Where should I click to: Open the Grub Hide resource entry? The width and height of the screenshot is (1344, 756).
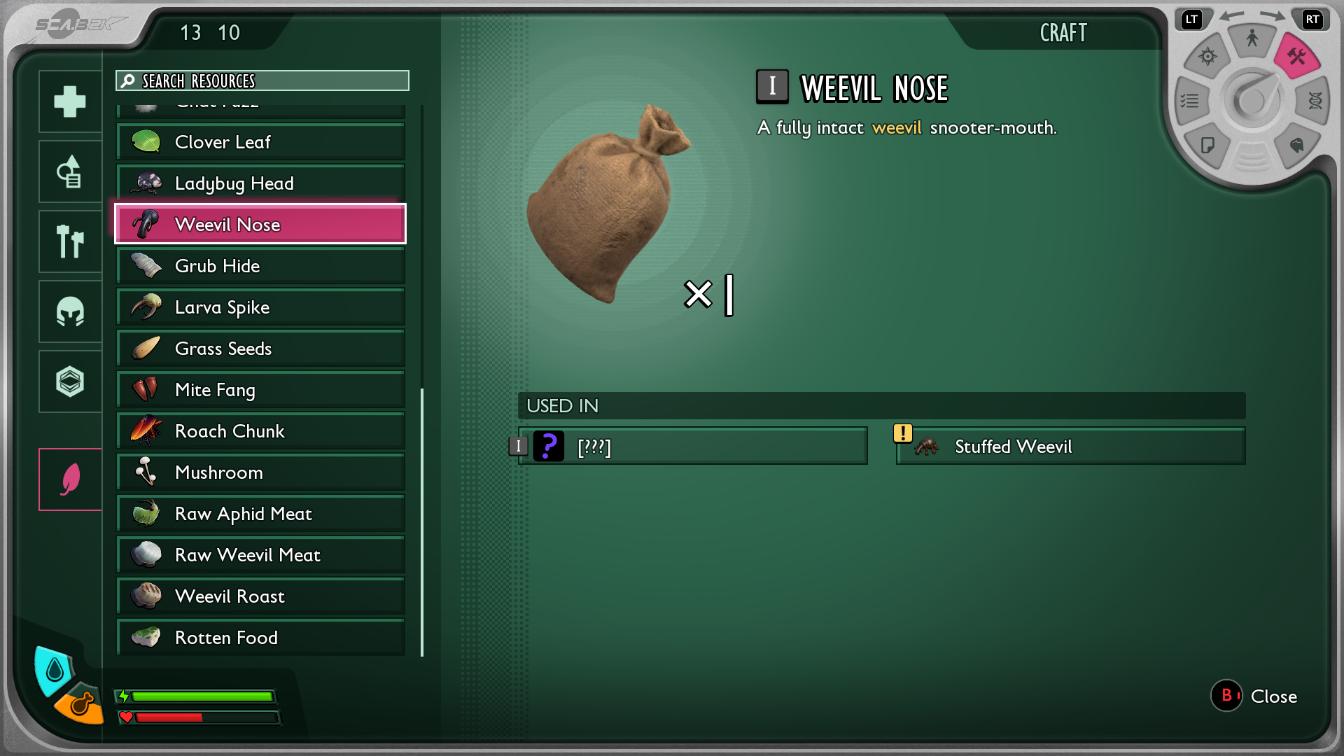[261, 266]
